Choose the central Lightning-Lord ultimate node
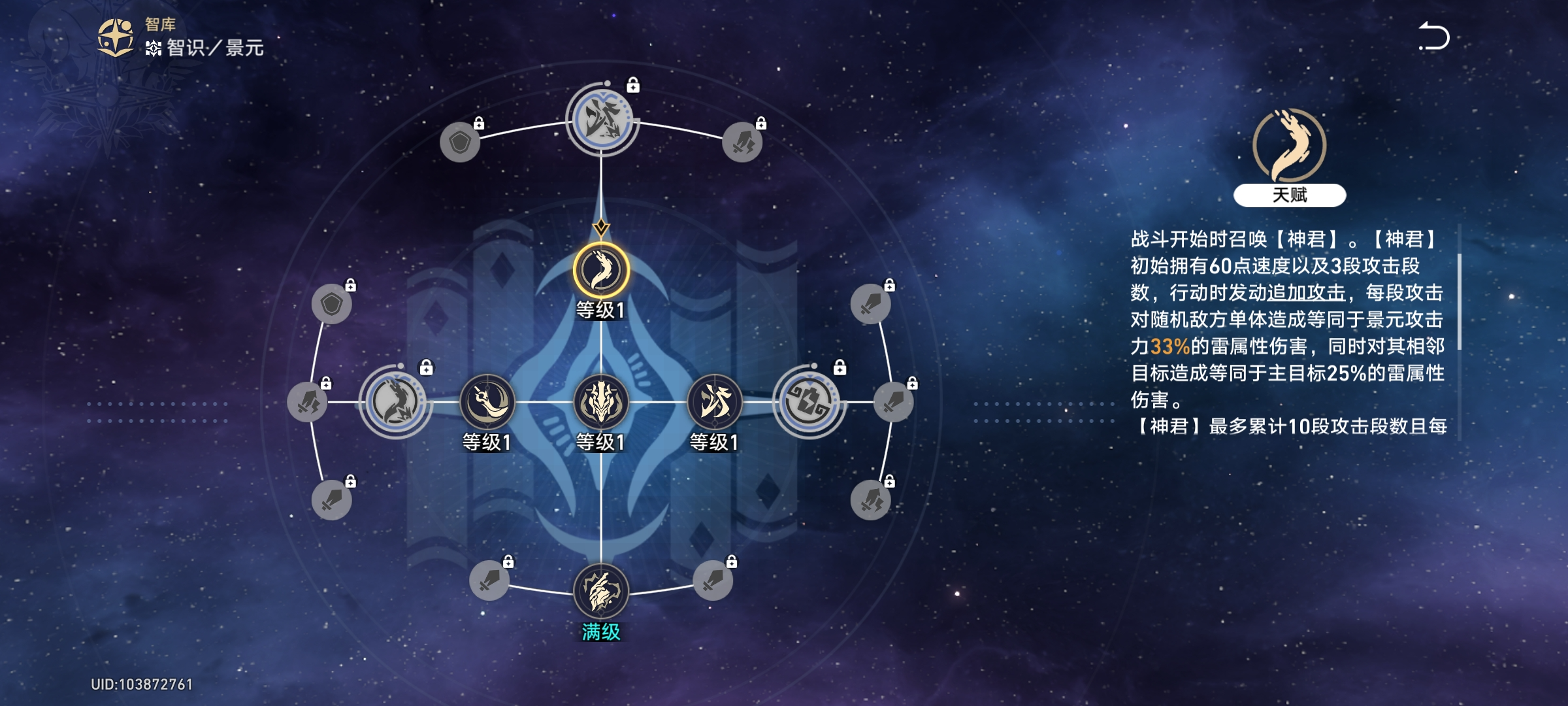The width and height of the screenshot is (1568, 706). click(x=601, y=401)
